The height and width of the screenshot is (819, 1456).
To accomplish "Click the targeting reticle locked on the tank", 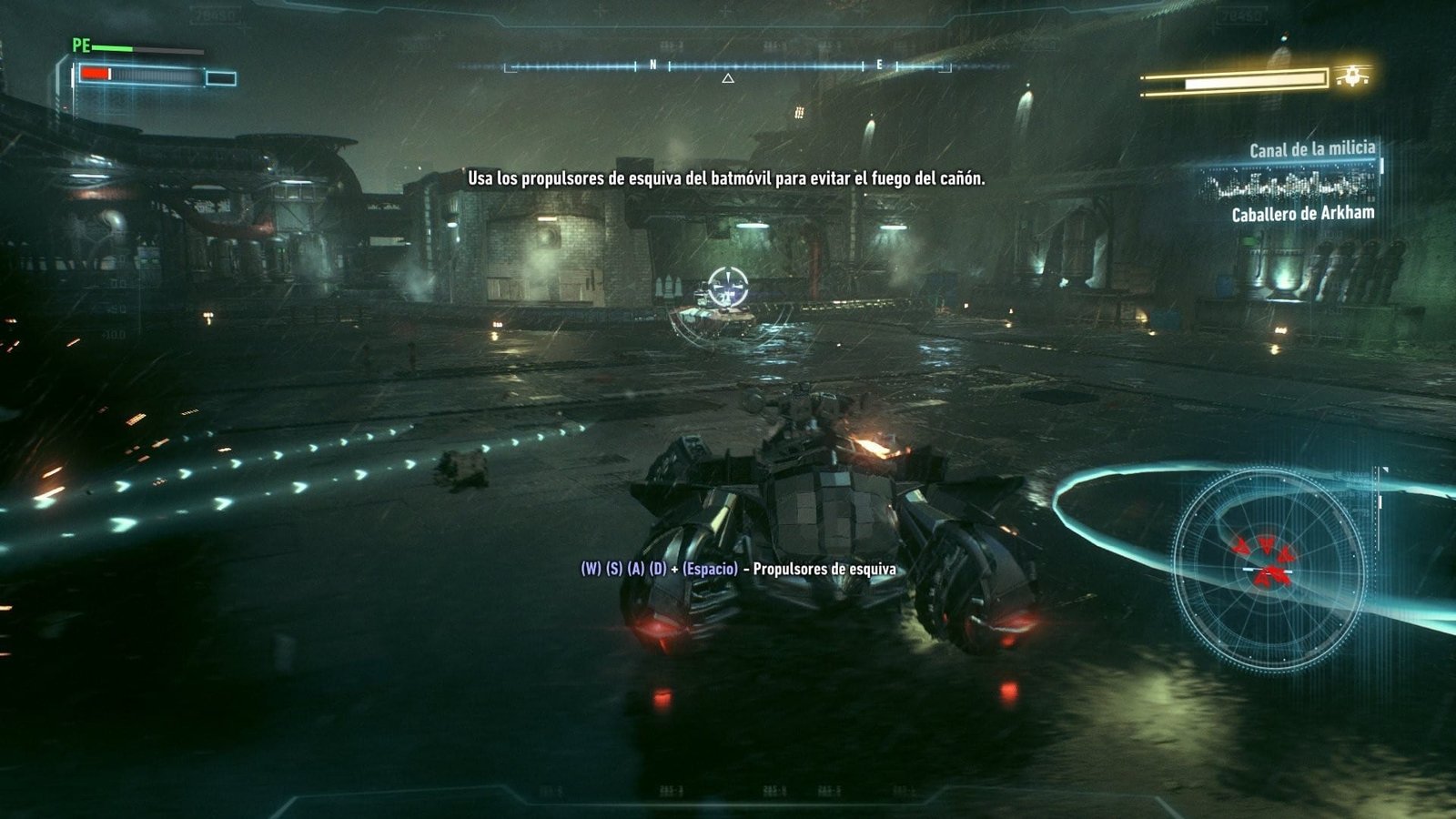I will 728,287.
